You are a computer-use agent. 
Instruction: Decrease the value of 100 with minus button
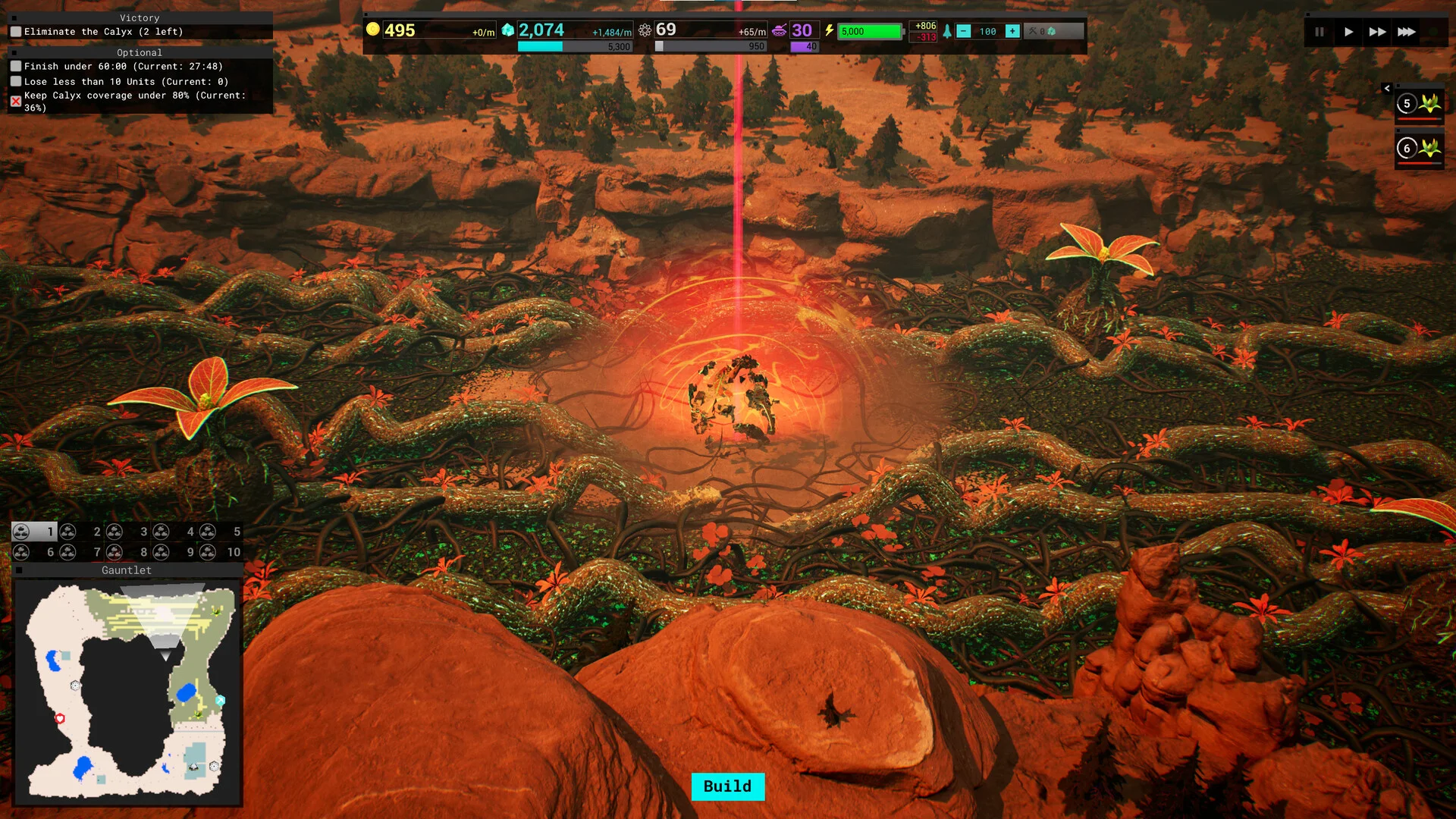pos(963,31)
